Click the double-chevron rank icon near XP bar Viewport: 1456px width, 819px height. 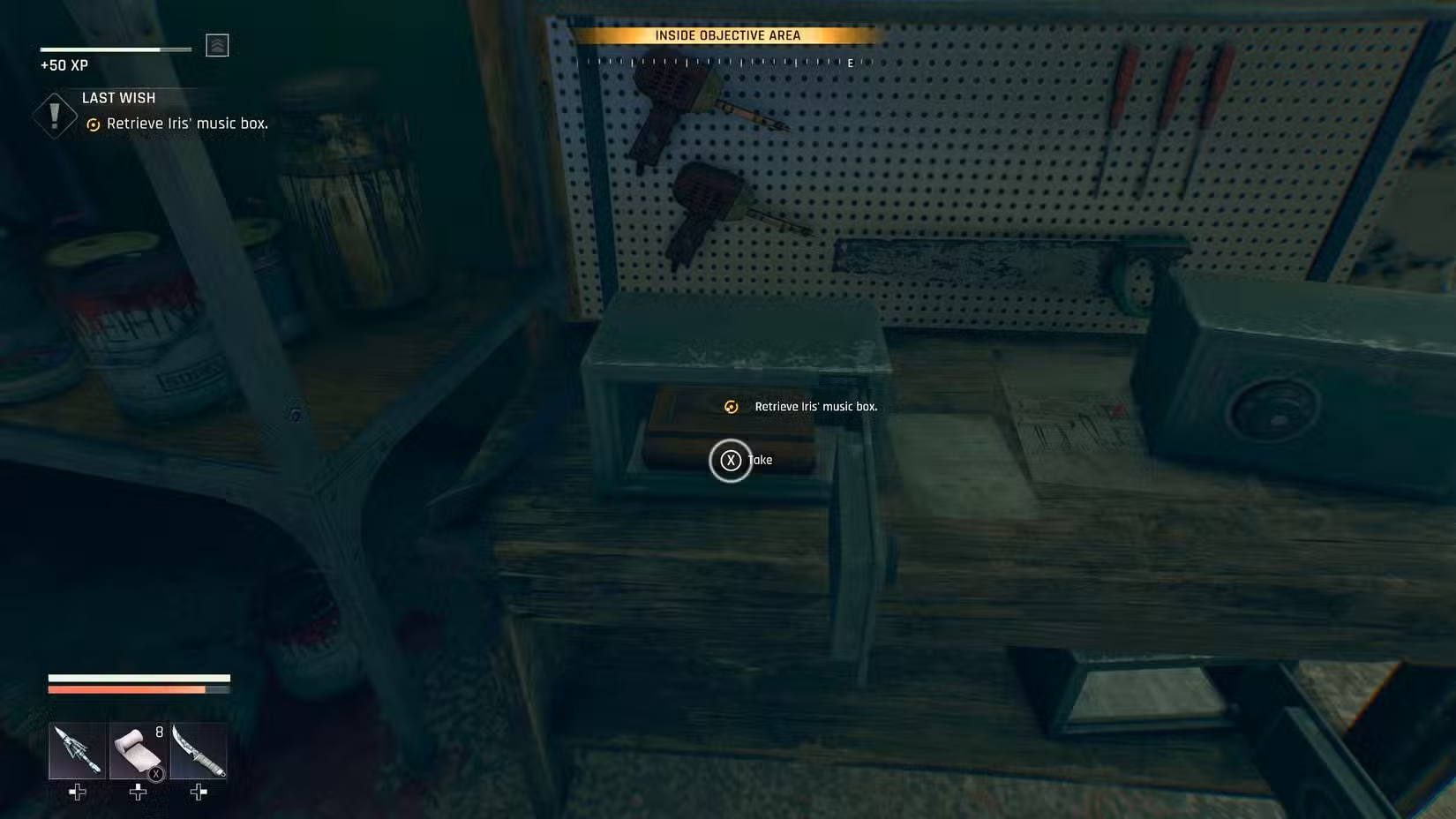(218, 45)
